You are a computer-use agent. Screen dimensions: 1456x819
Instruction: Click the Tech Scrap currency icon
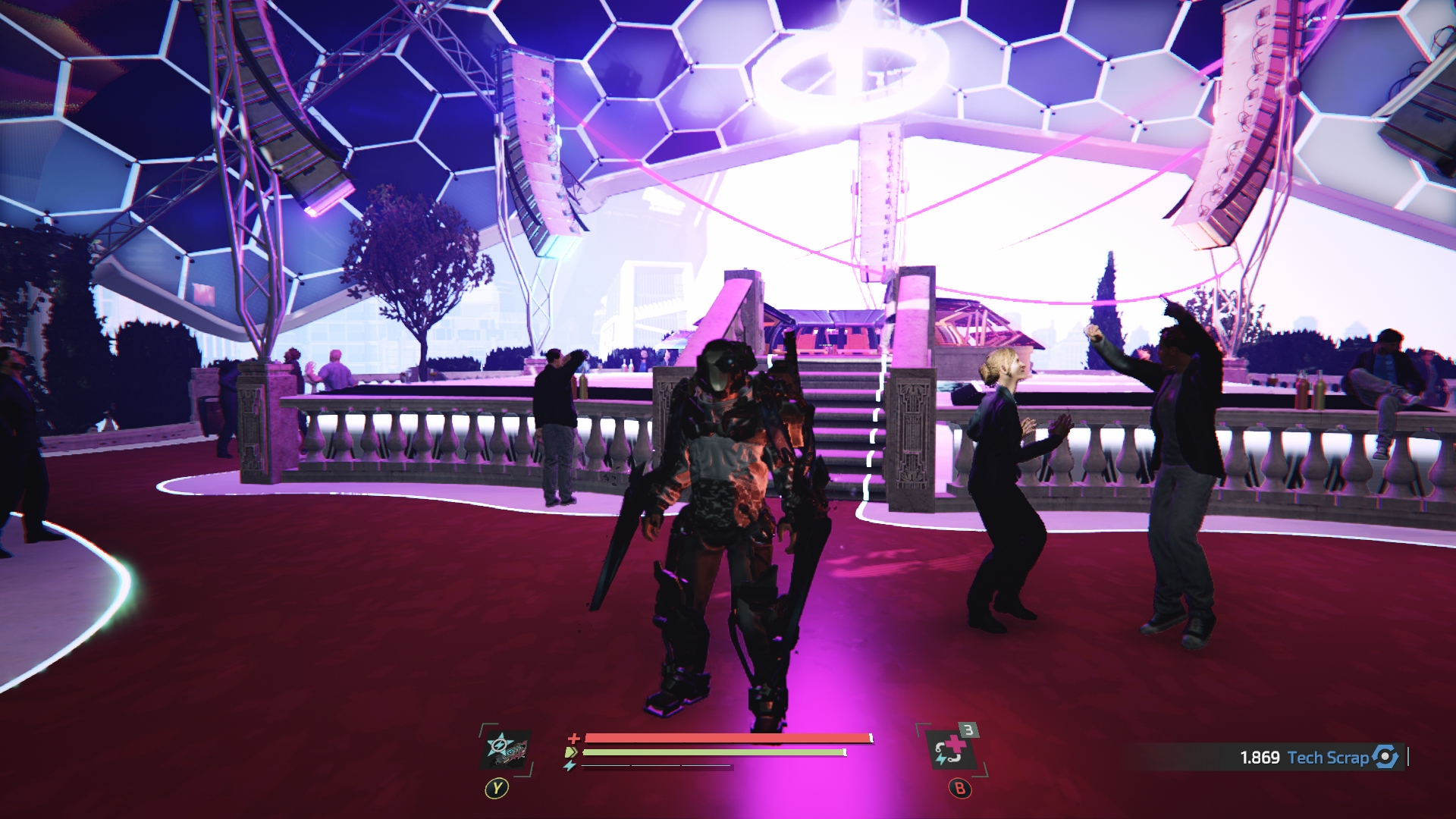(x=1385, y=757)
